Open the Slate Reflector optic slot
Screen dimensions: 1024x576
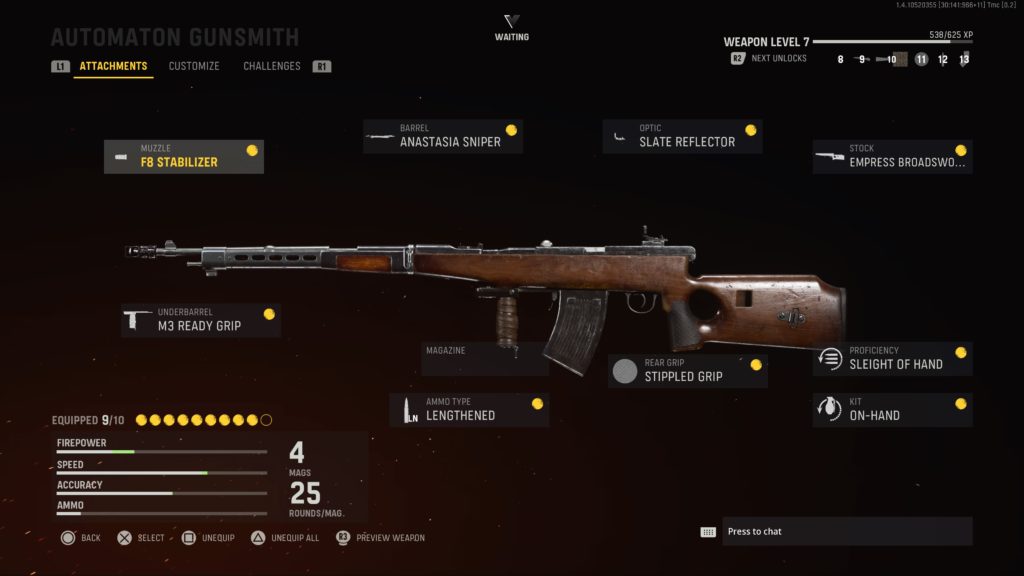[682, 136]
